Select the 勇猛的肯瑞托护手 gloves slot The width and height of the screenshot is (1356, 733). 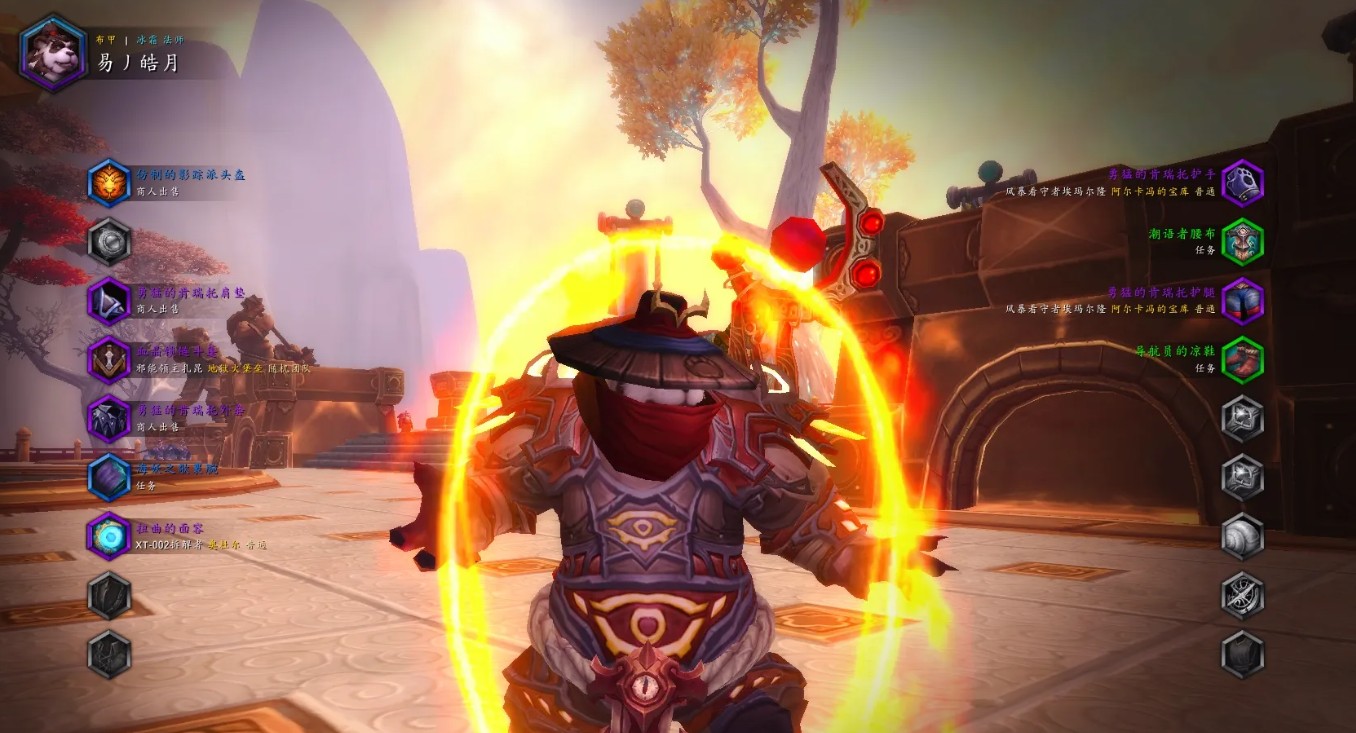click(1243, 183)
